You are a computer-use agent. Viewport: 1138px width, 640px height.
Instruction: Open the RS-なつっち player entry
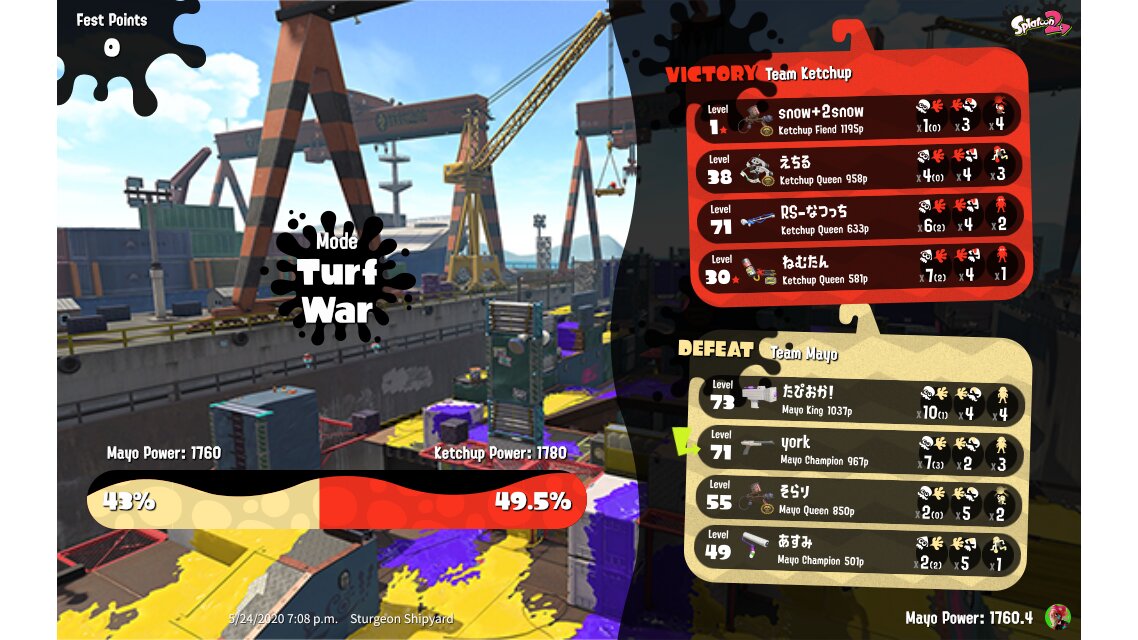(860, 218)
